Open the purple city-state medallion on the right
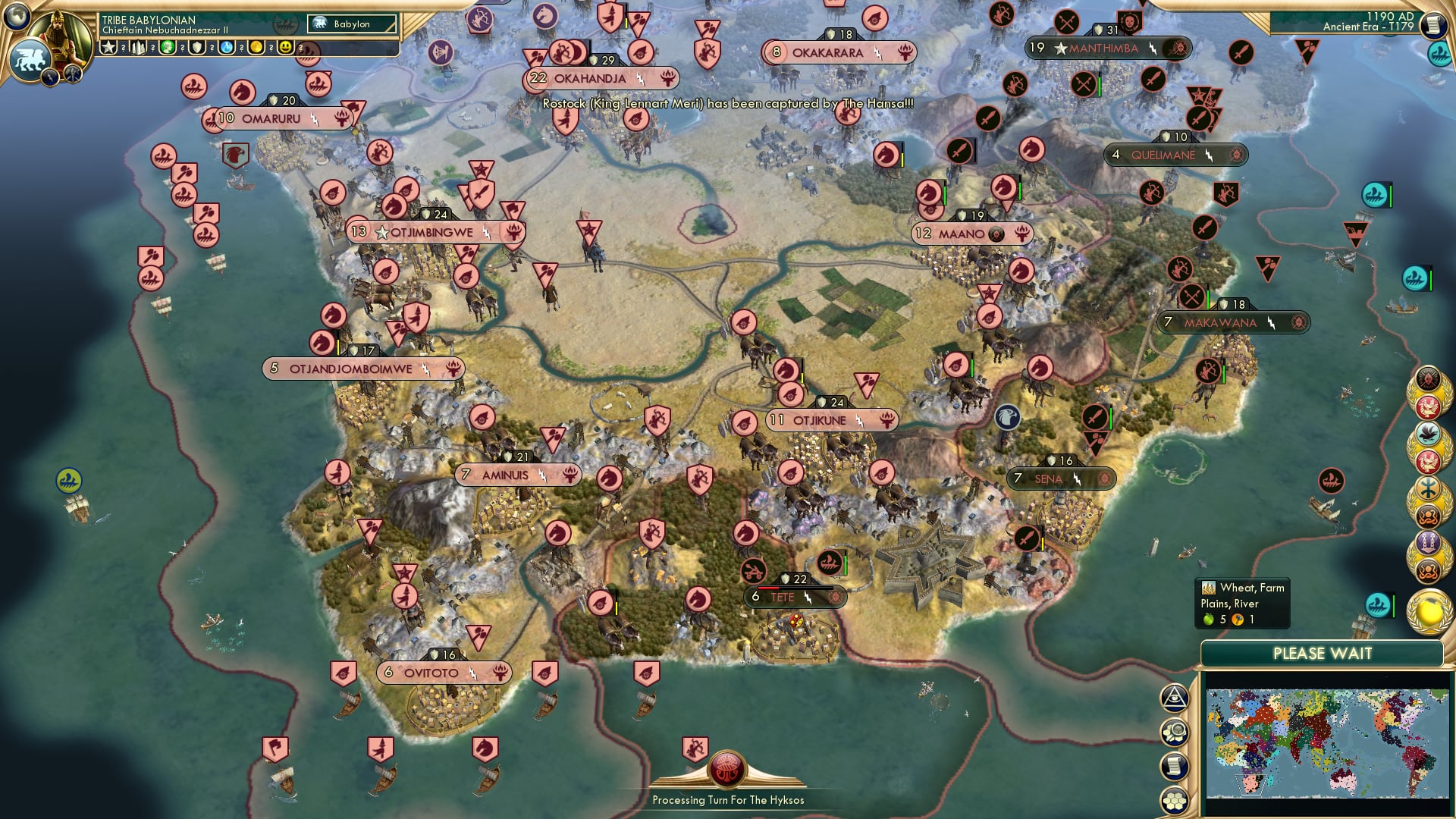 coord(1429,541)
